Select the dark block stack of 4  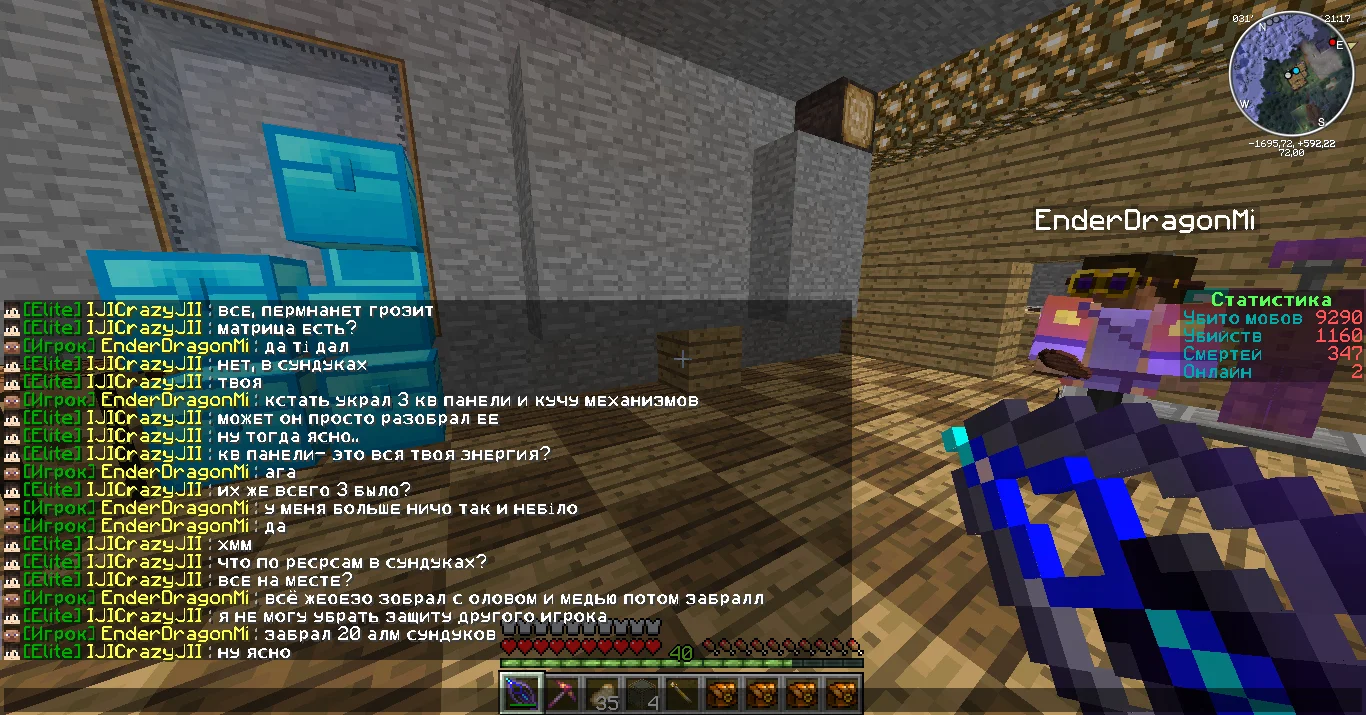(641, 692)
